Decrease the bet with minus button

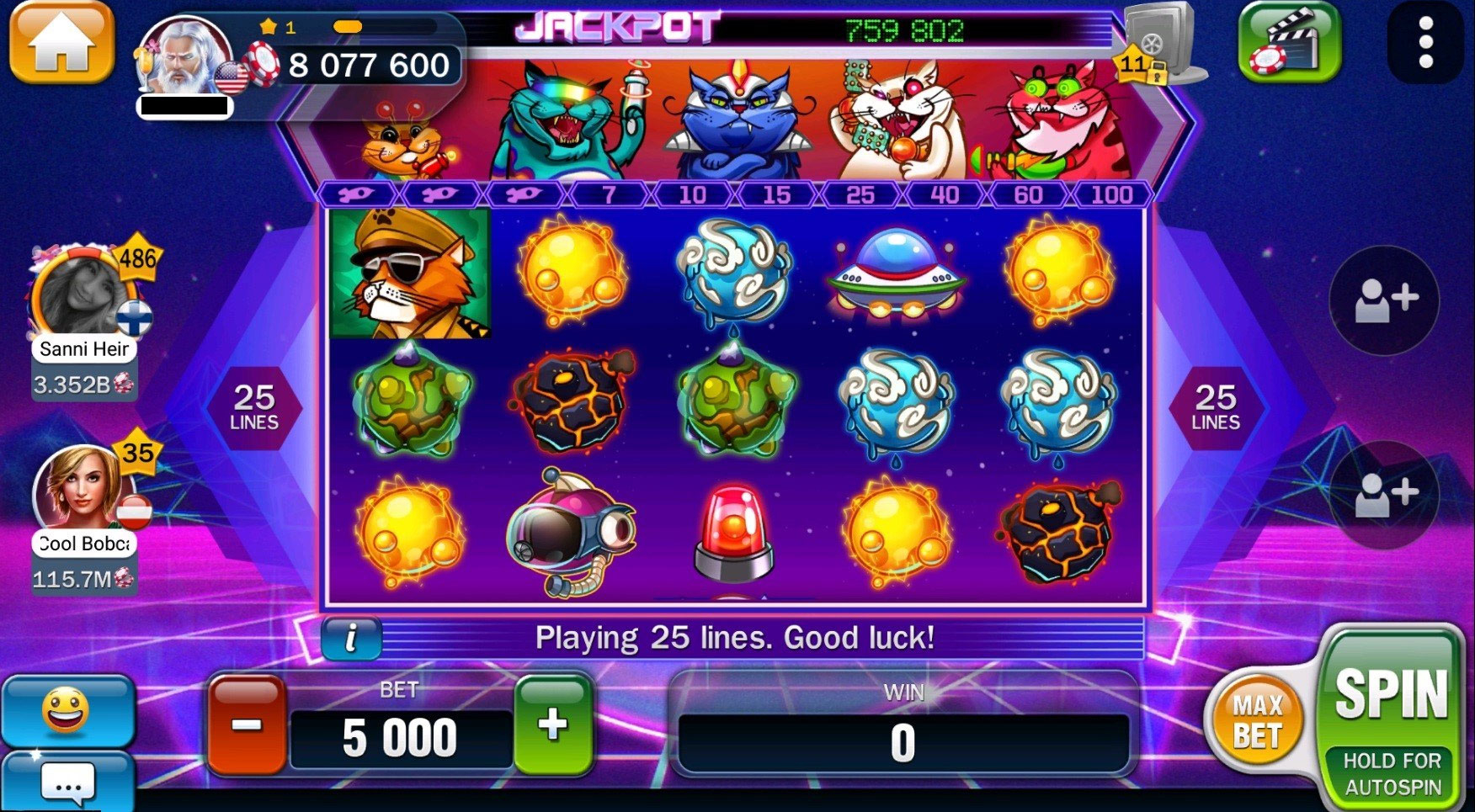247,724
